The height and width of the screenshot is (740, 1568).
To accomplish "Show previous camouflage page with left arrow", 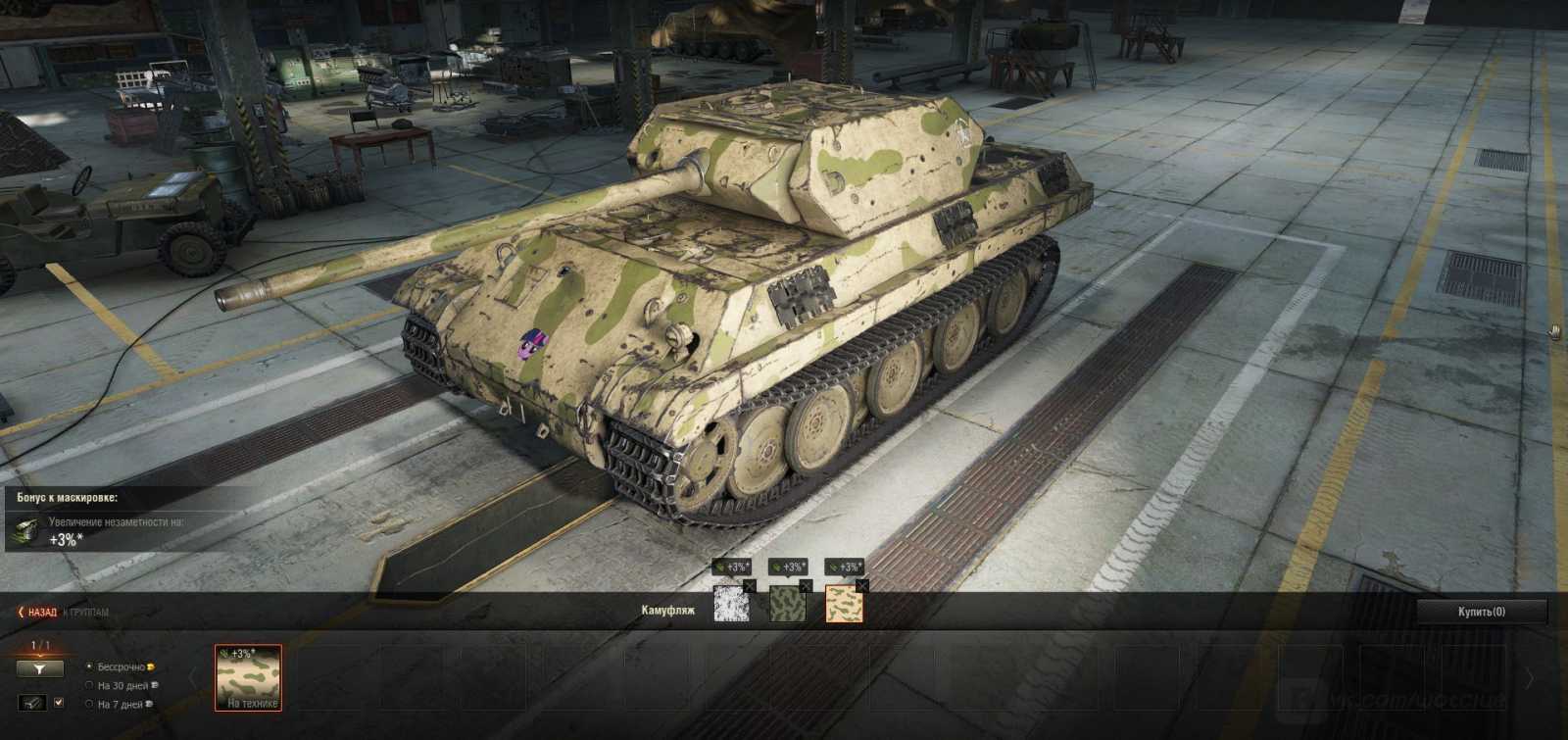I will (191, 678).
